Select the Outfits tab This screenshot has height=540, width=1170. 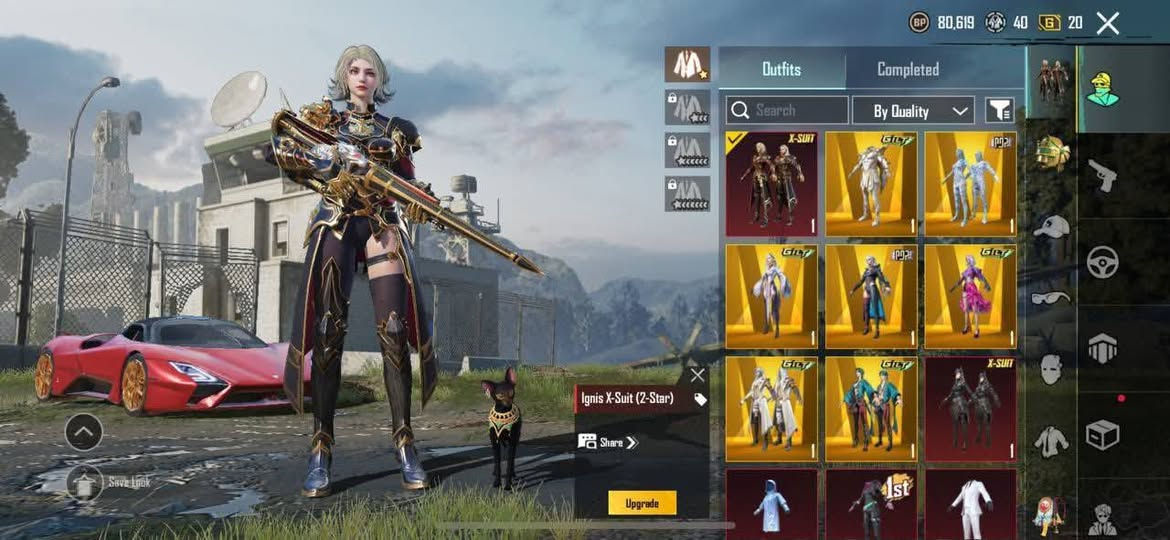tap(781, 69)
